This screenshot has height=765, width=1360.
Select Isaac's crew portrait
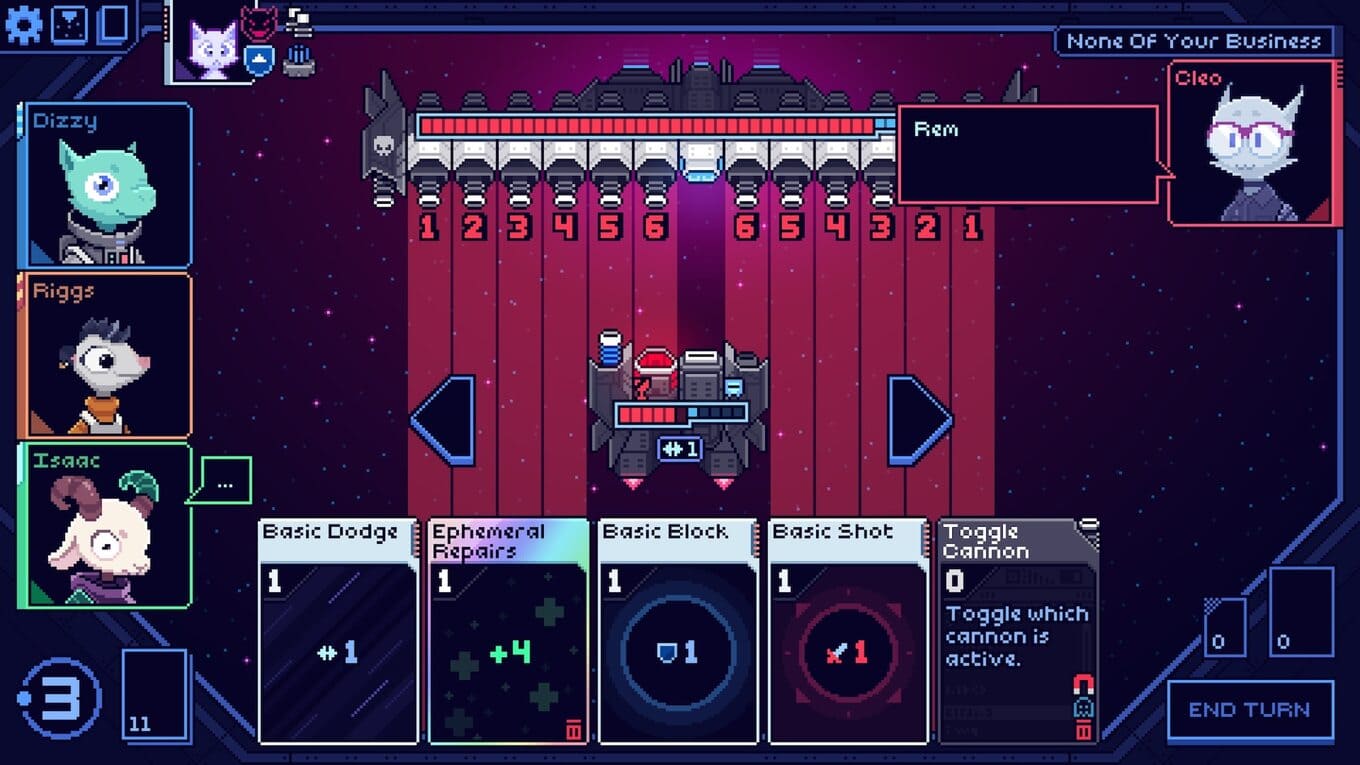point(105,526)
